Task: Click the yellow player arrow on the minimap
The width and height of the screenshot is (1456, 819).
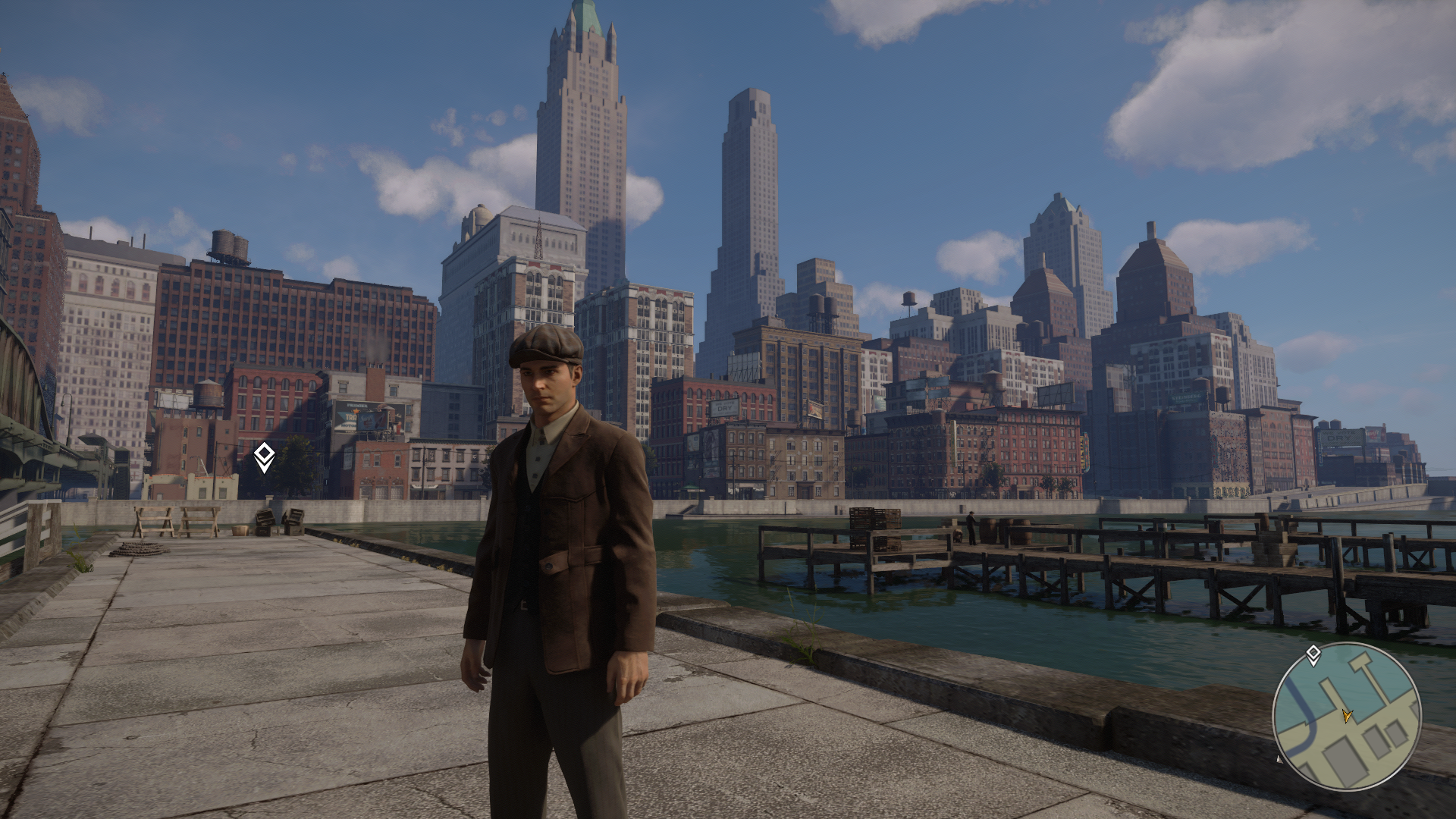Action: click(x=1347, y=715)
